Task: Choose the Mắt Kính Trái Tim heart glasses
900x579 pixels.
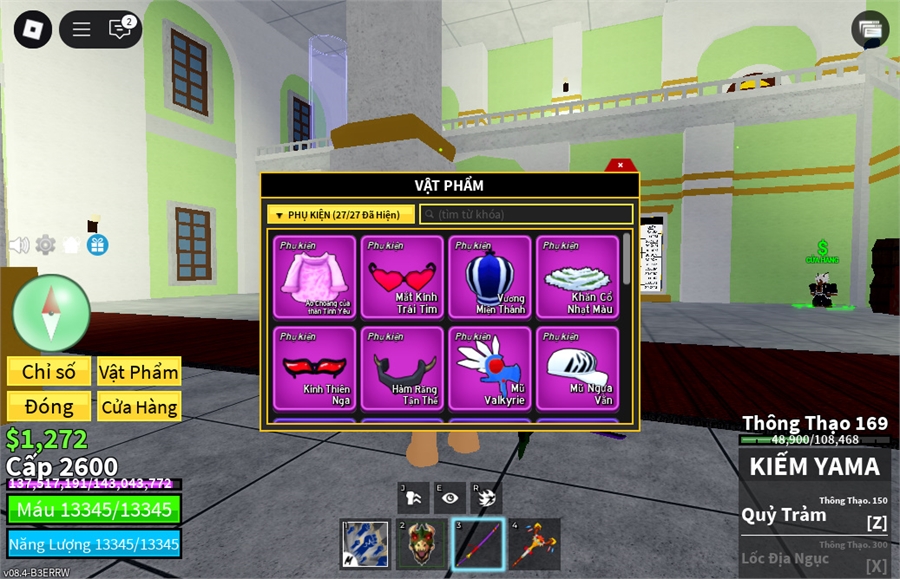Action: tap(402, 277)
